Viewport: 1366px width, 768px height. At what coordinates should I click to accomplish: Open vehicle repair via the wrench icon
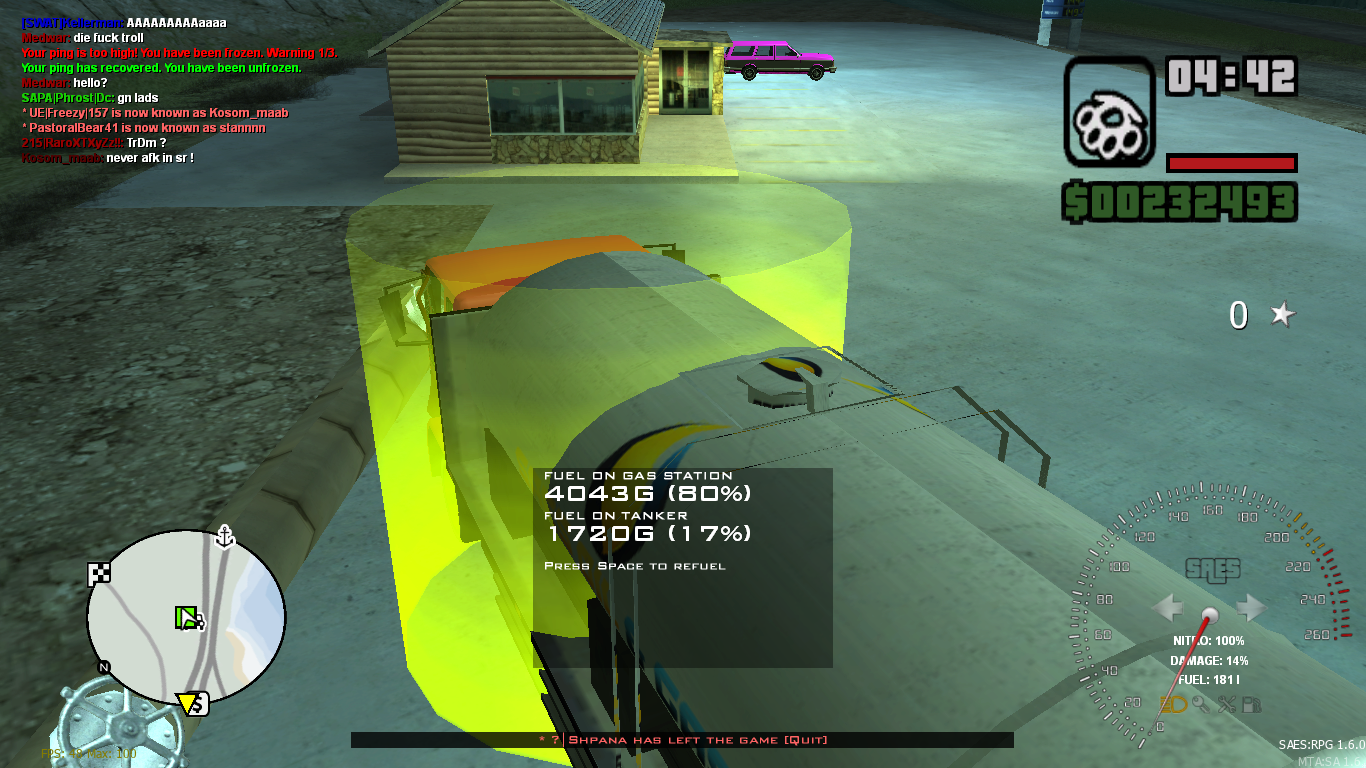[1227, 703]
